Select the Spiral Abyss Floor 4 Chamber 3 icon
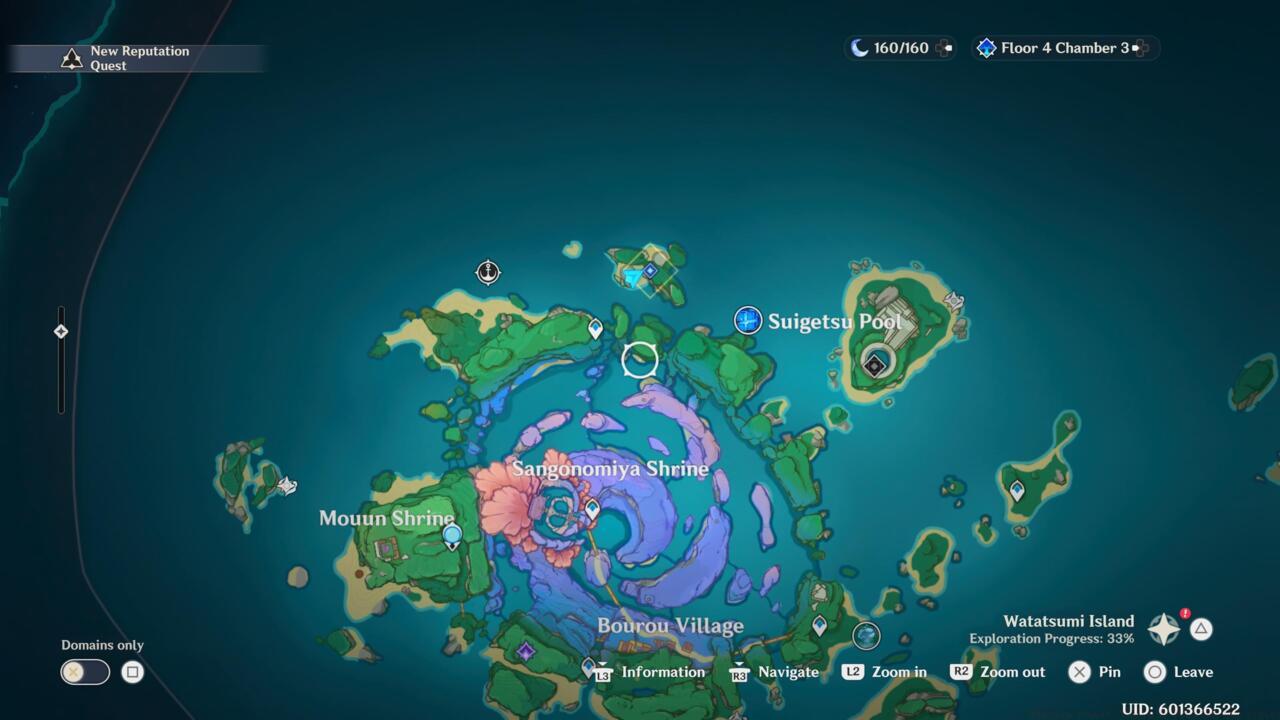 coord(987,47)
